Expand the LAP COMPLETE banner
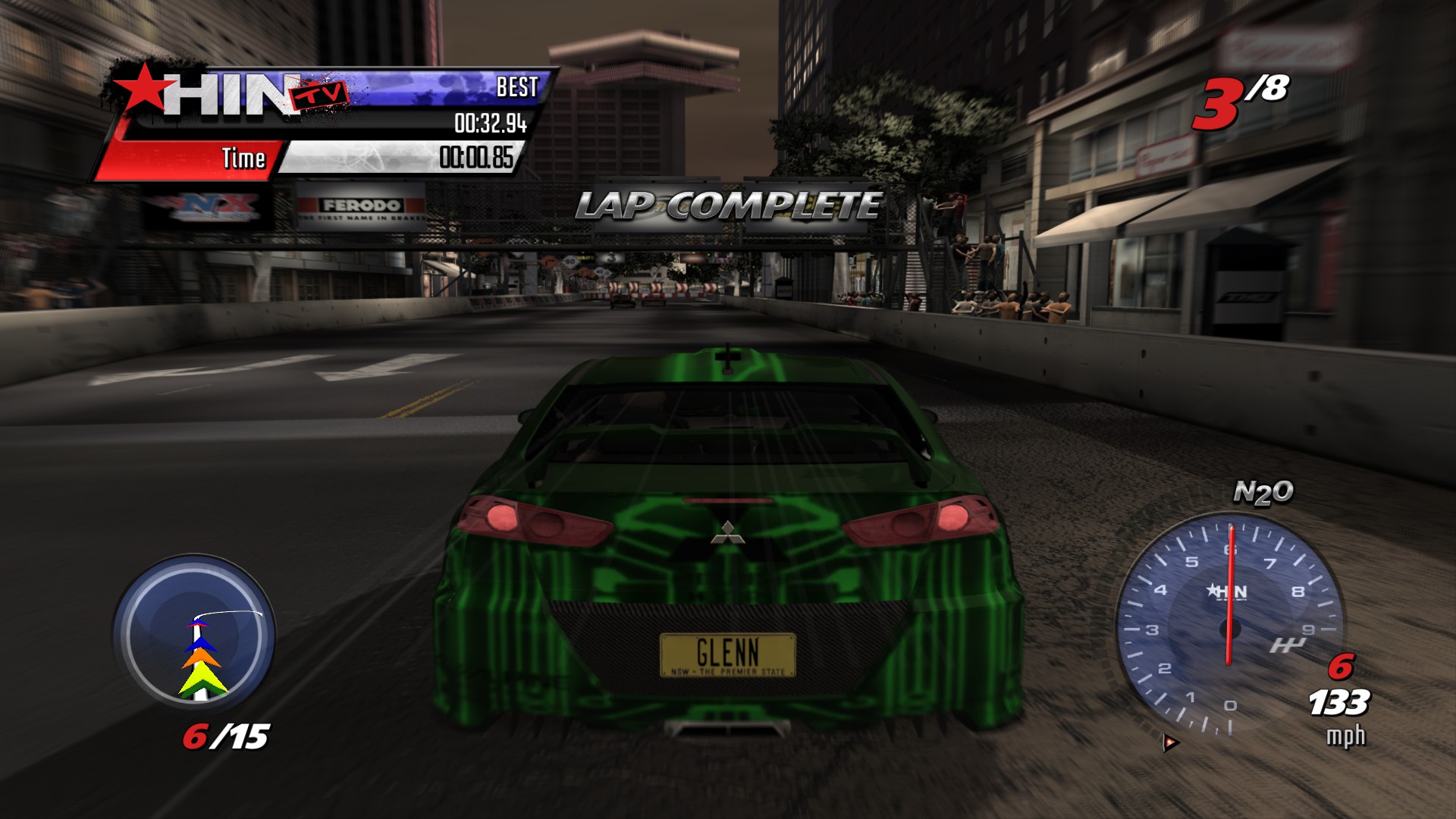The height and width of the screenshot is (819, 1456). click(728, 205)
